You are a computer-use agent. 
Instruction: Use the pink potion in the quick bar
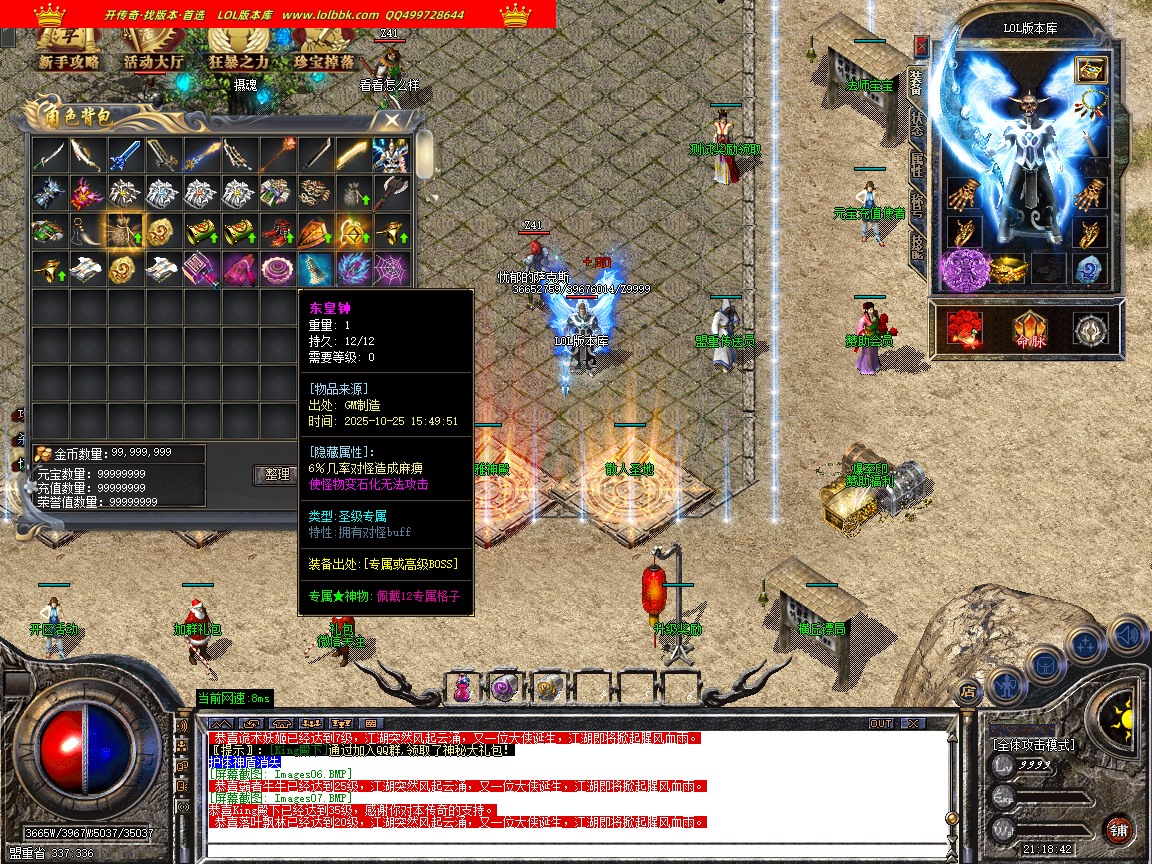click(x=463, y=688)
